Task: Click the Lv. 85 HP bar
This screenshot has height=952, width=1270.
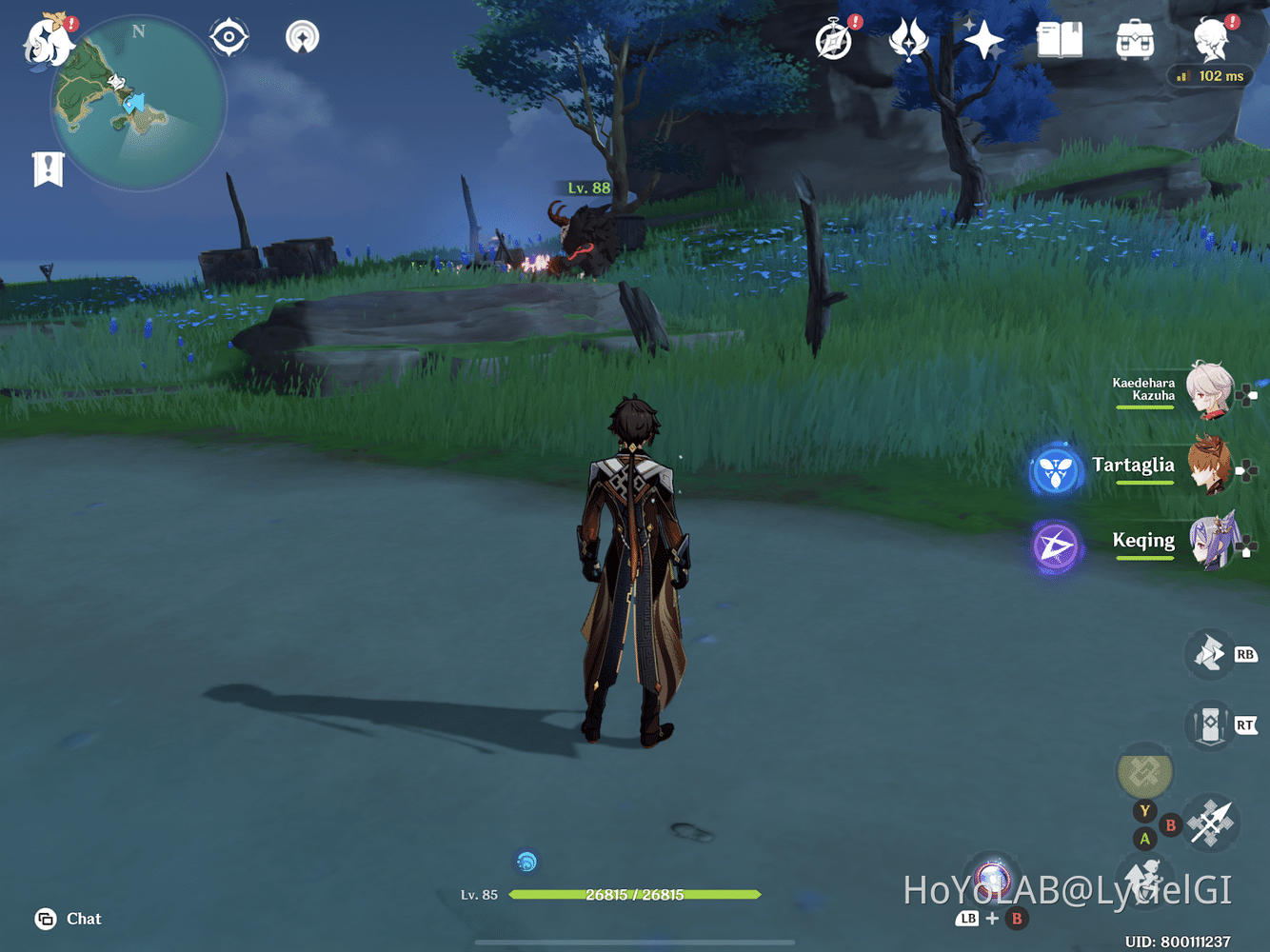Action: tap(635, 895)
